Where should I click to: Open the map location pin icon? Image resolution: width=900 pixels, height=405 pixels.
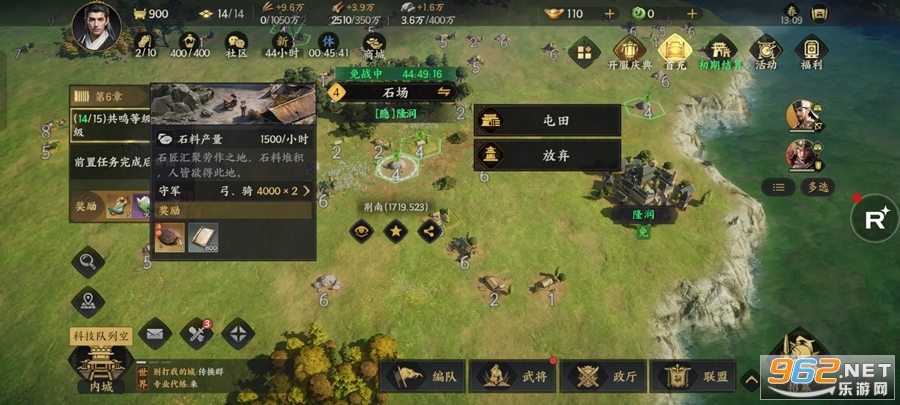coord(88,300)
